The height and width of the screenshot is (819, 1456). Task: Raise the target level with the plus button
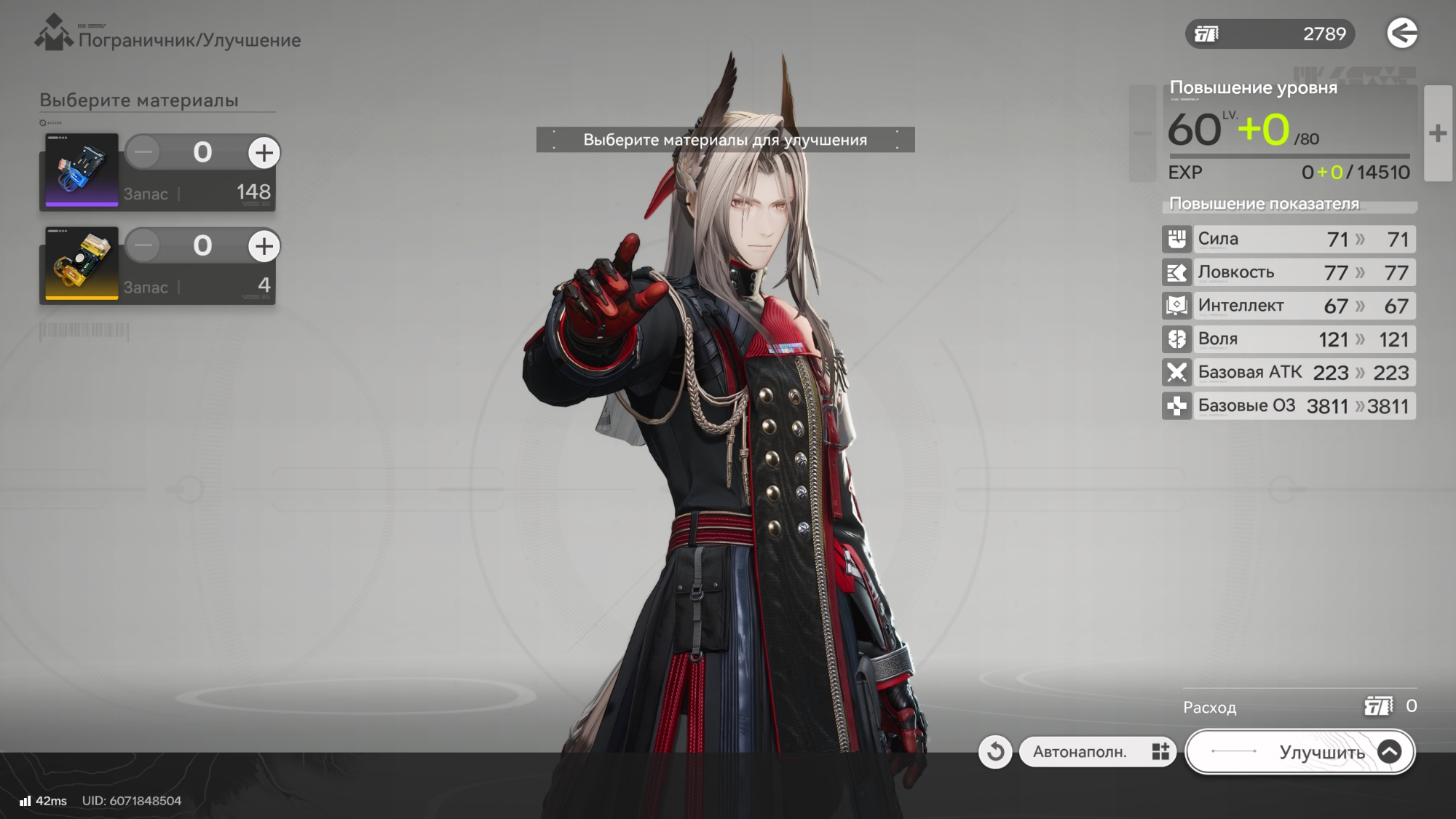[1437, 133]
